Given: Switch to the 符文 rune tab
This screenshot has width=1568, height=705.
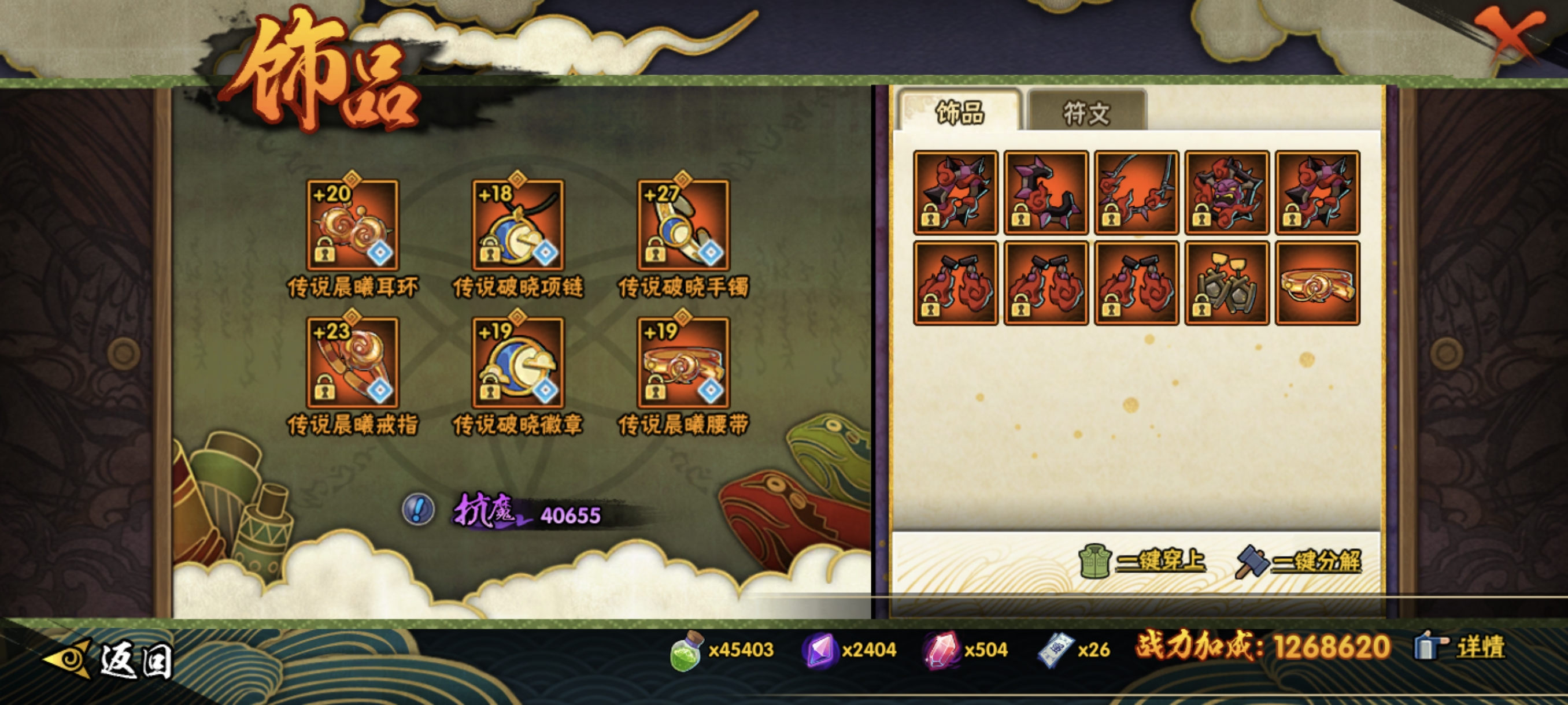Looking at the screenshot, I should 1086,112.
